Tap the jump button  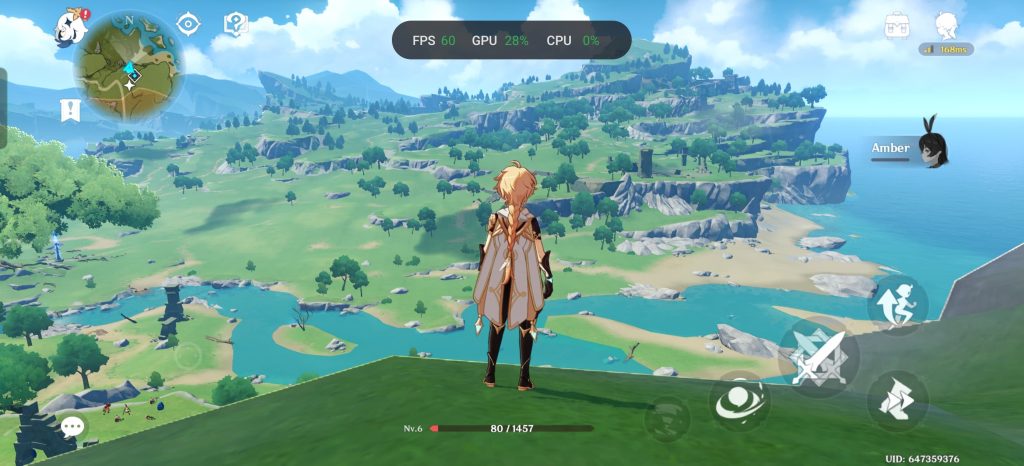896,303
